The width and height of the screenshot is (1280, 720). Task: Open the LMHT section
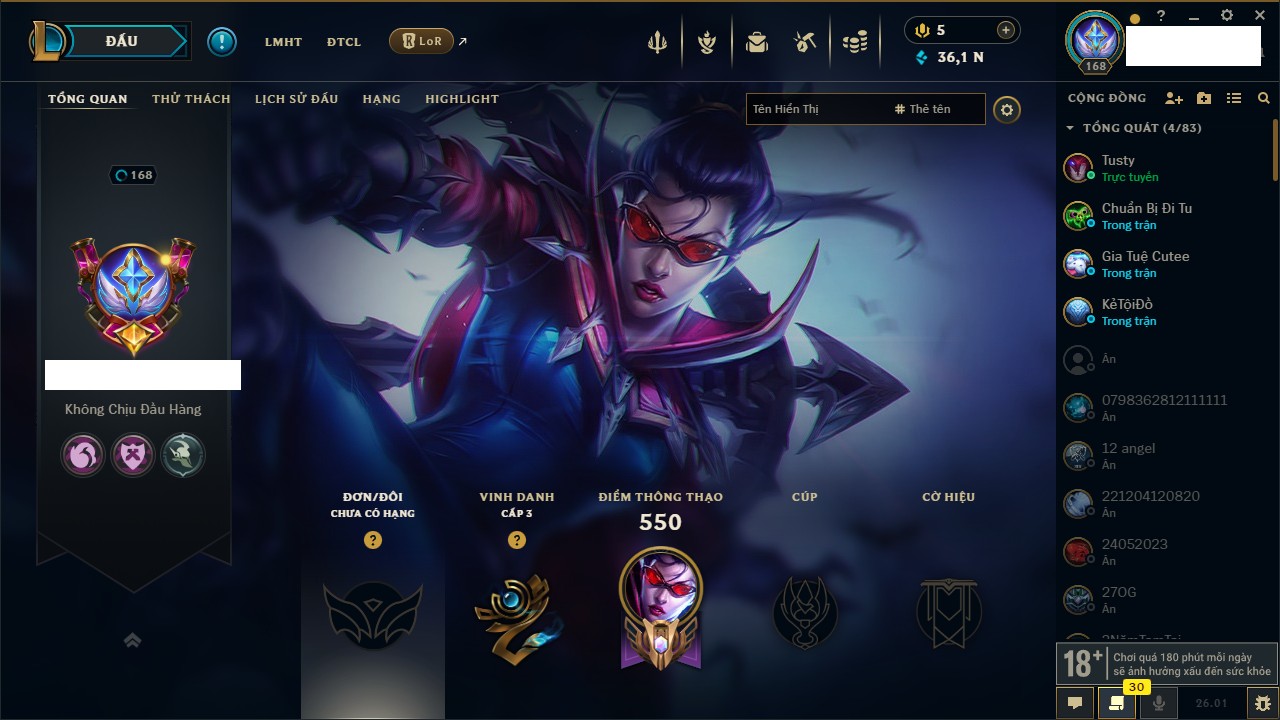tap(283, 42)
